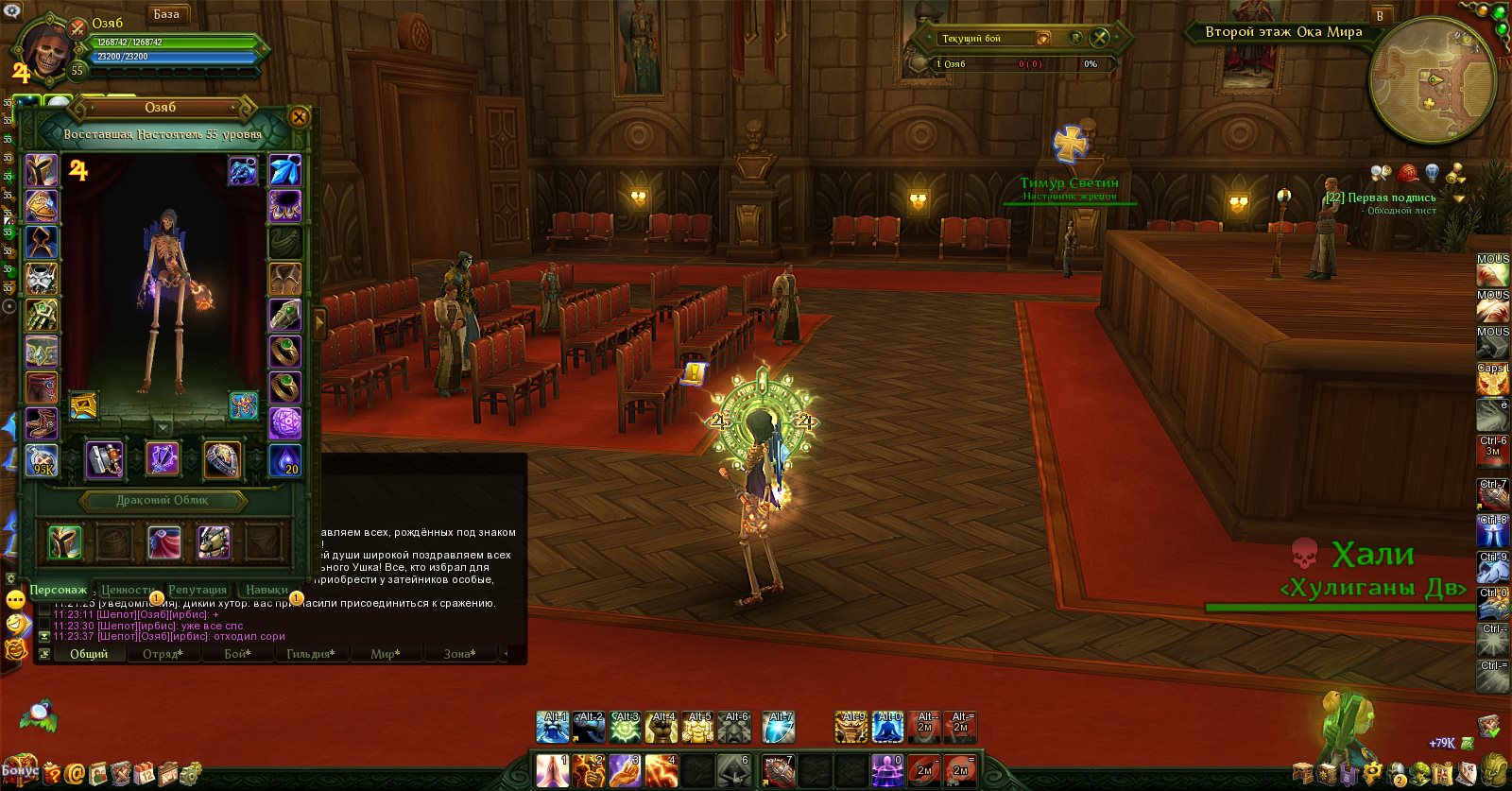This screenshot has width=1512, height=791.
Task: Open the Отряд chat tab
Action: click(x=163, y=654)
